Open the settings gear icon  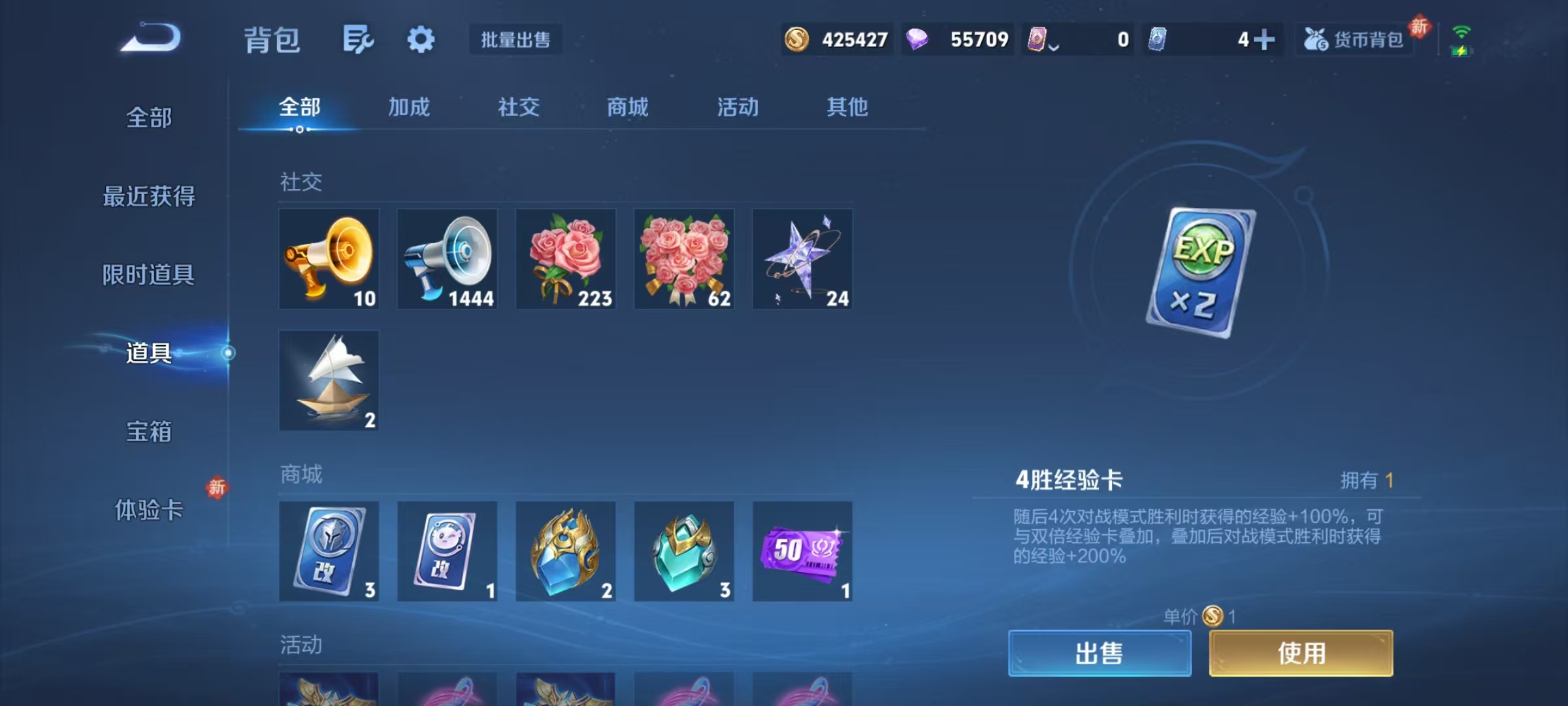tap(421, 39)
